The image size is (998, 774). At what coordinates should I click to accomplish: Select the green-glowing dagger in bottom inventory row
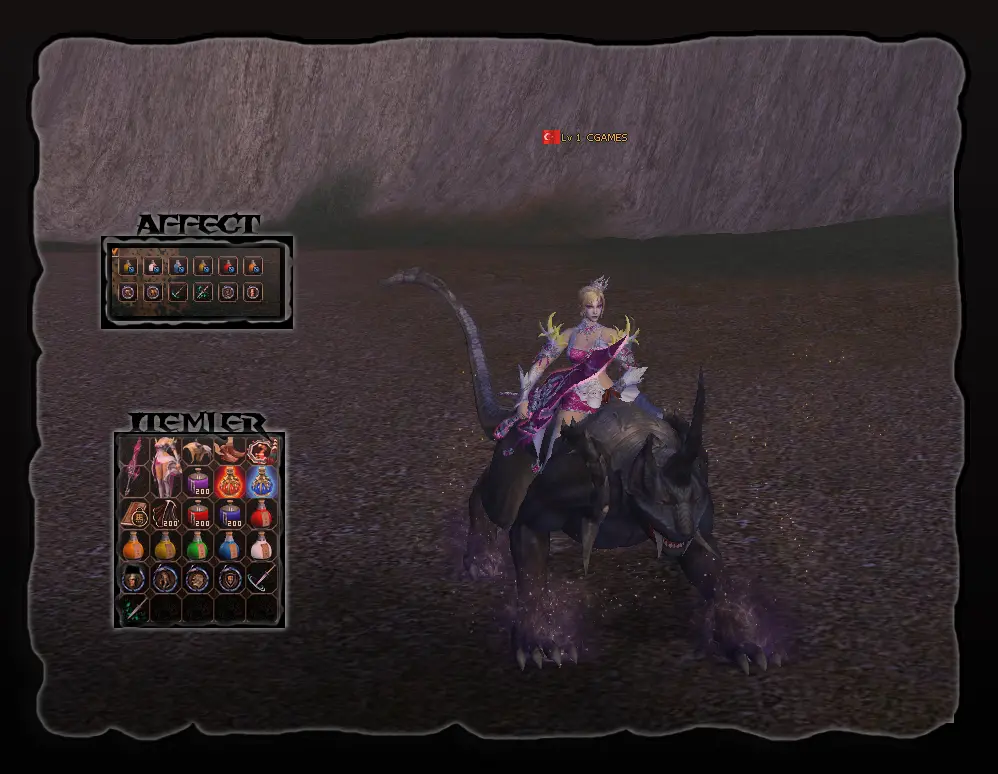[134, 608]
